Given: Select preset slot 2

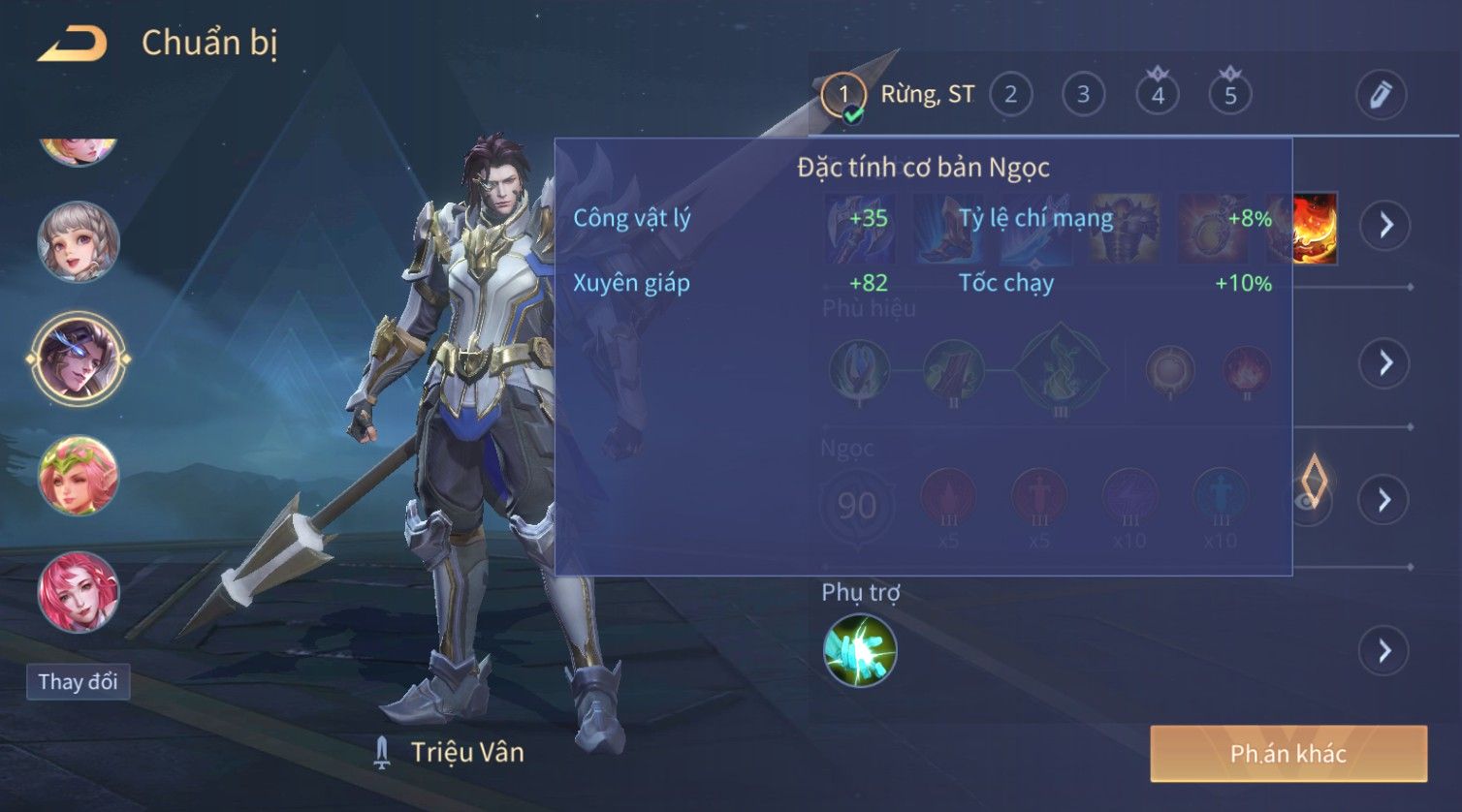Looking at the screenshot, I should pyautogui.click(x=1010, y=95).
